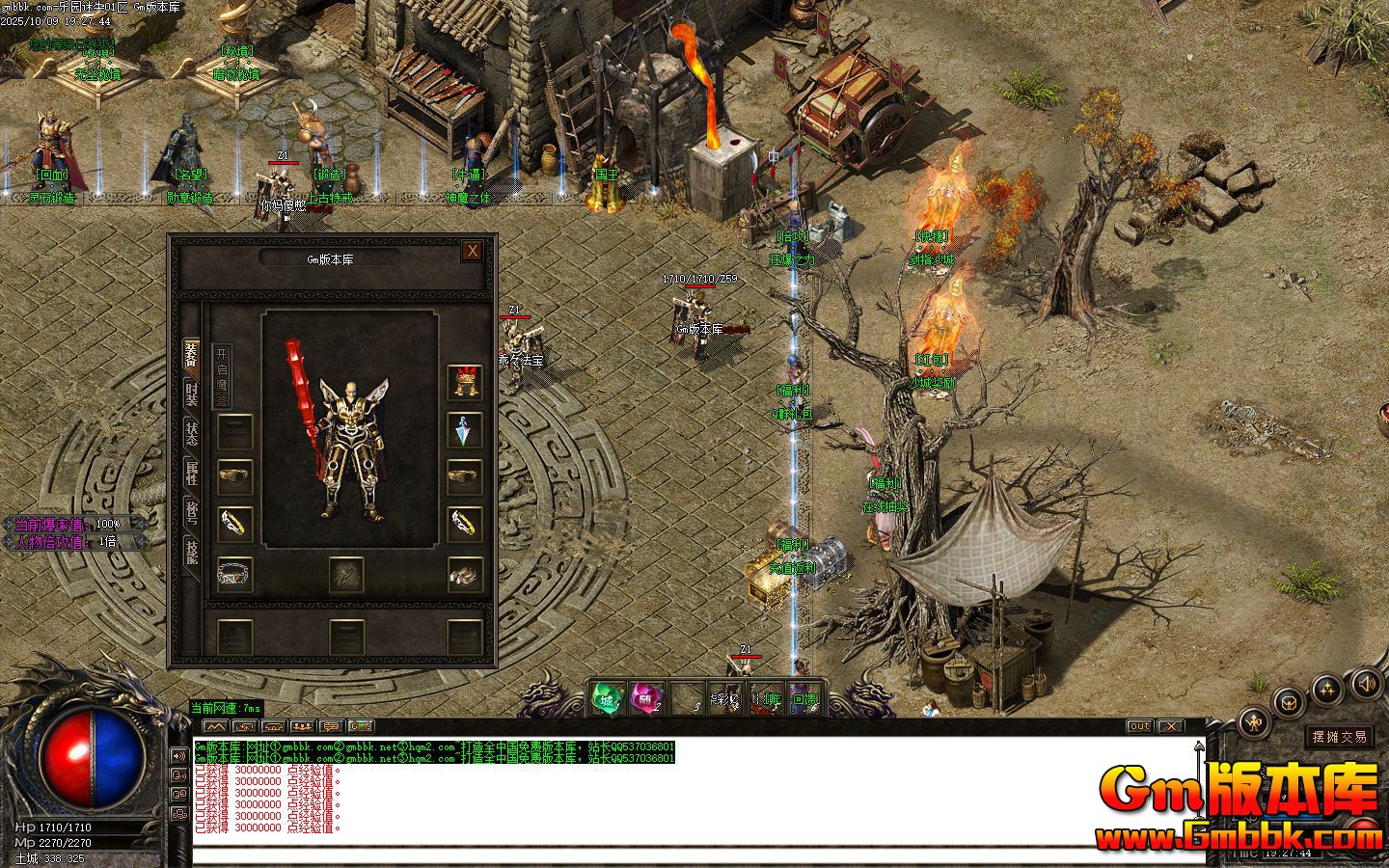1389x868 pixels.
Task: Select the 称号 tab
Action: tap(192, 512)
